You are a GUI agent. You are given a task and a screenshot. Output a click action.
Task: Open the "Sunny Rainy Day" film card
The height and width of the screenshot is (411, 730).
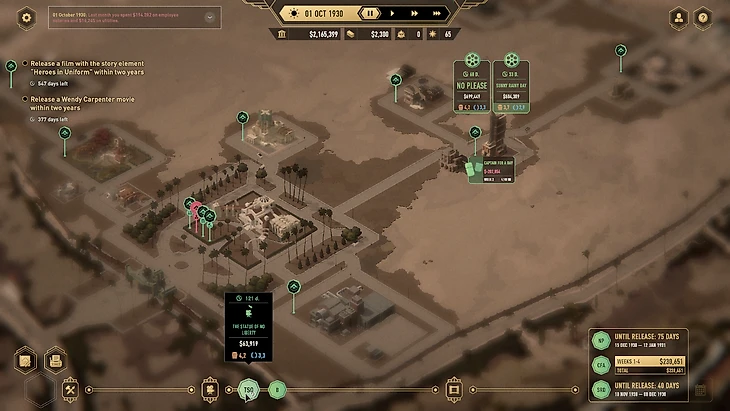[512, 88]
